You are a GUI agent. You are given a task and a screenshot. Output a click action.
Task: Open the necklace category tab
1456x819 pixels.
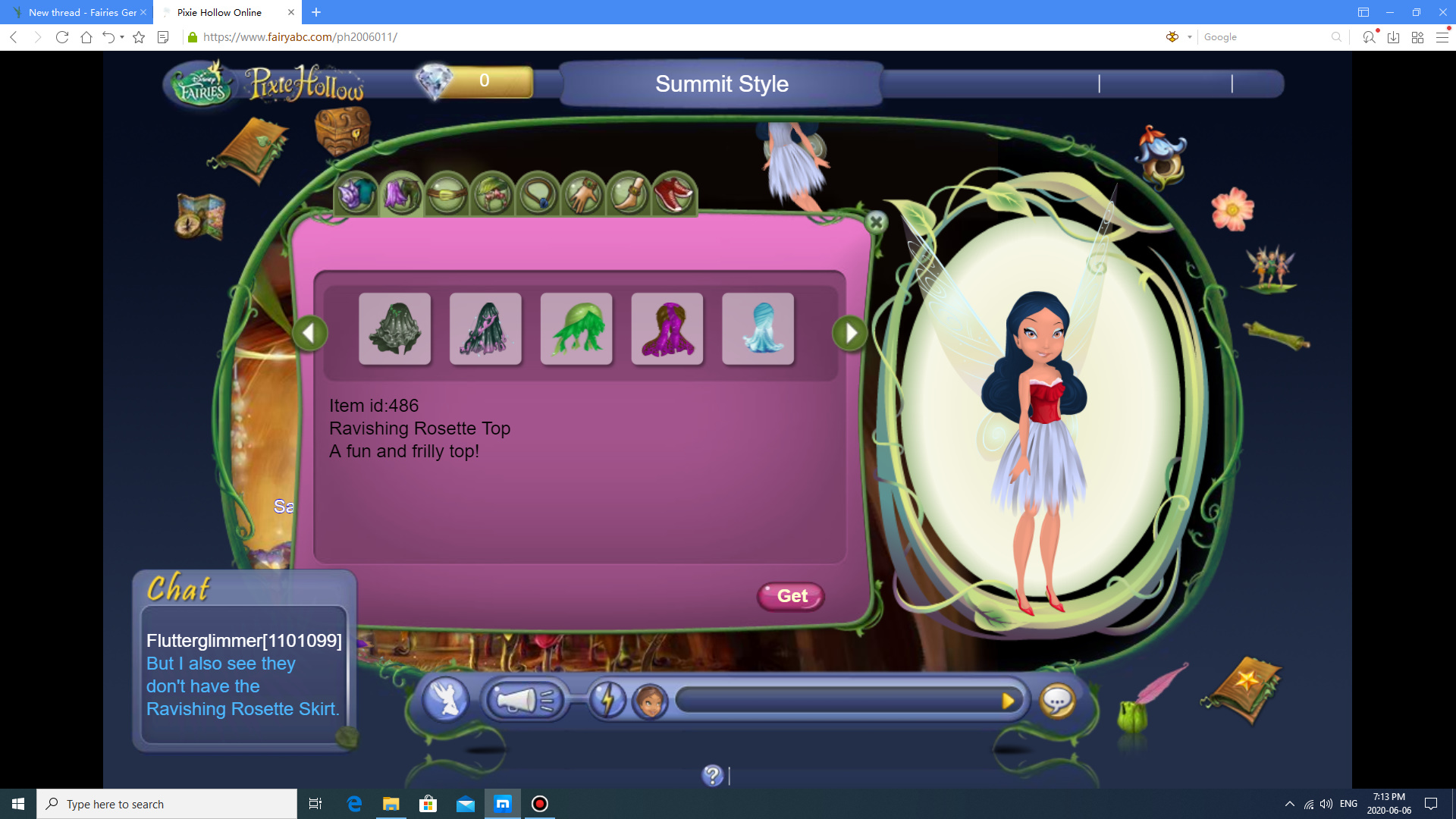coord(538,195)
